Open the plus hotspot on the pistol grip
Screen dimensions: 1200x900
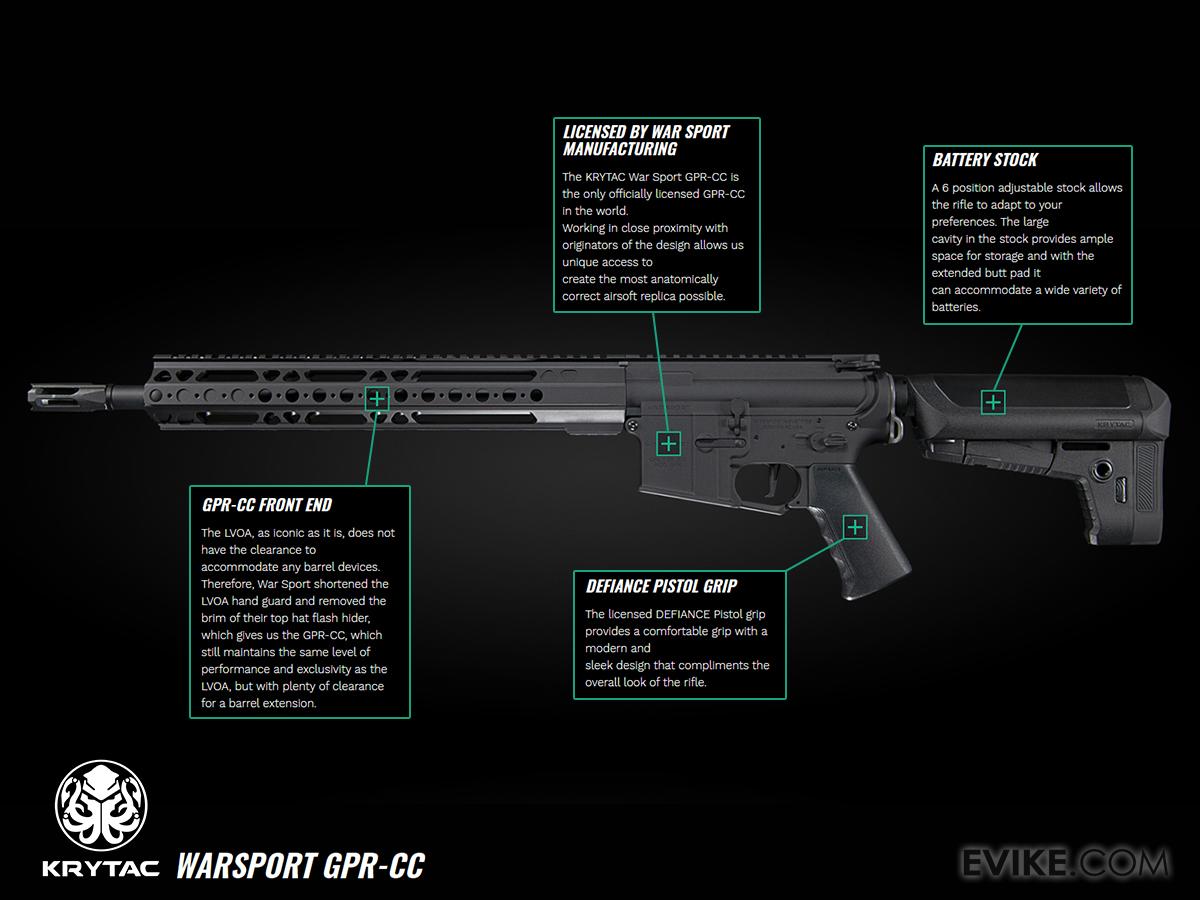coord(856,527)
